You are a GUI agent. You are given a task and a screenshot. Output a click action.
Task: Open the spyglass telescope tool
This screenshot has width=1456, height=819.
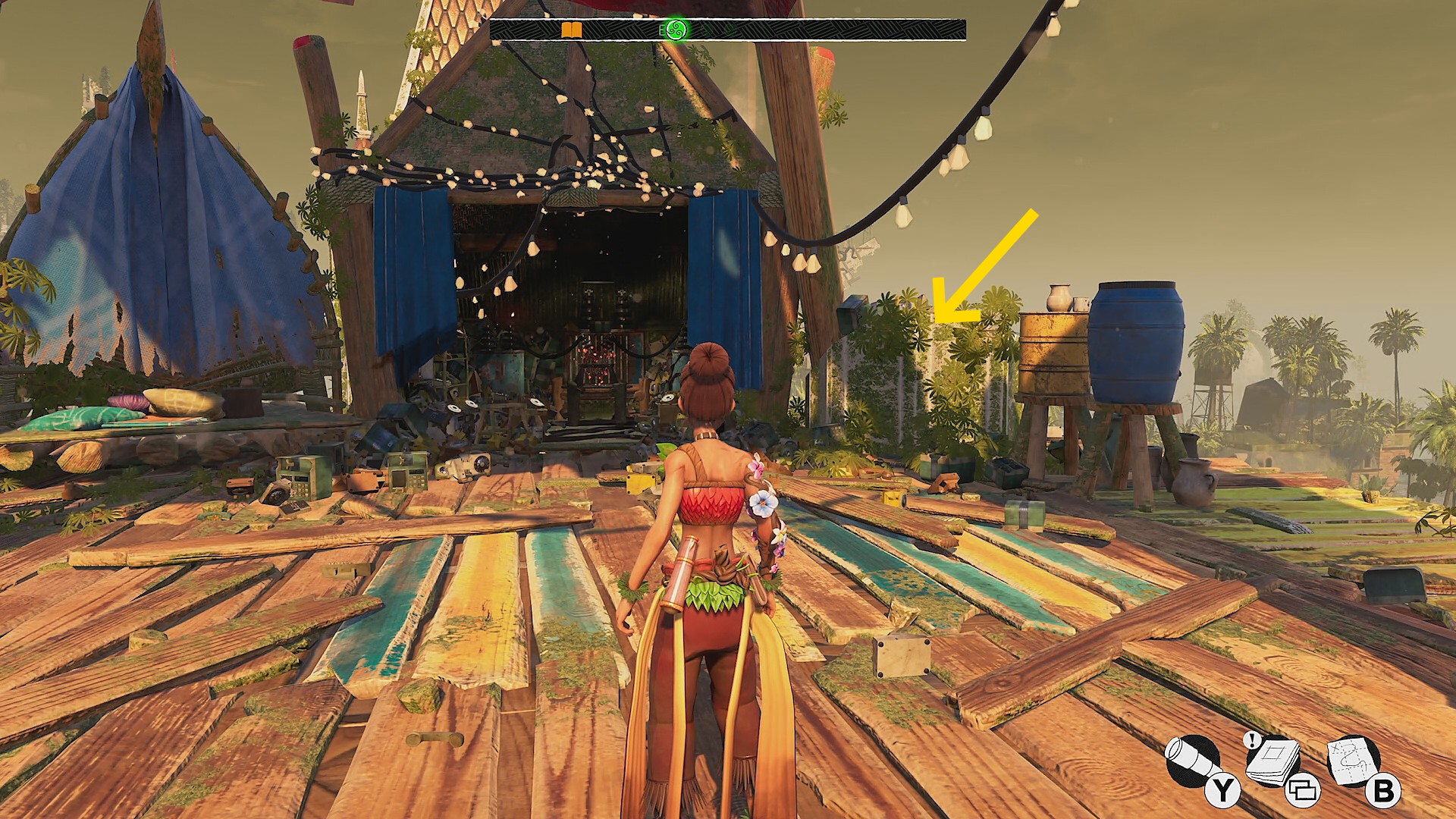pyautogui.click(x=1193, y=762)
